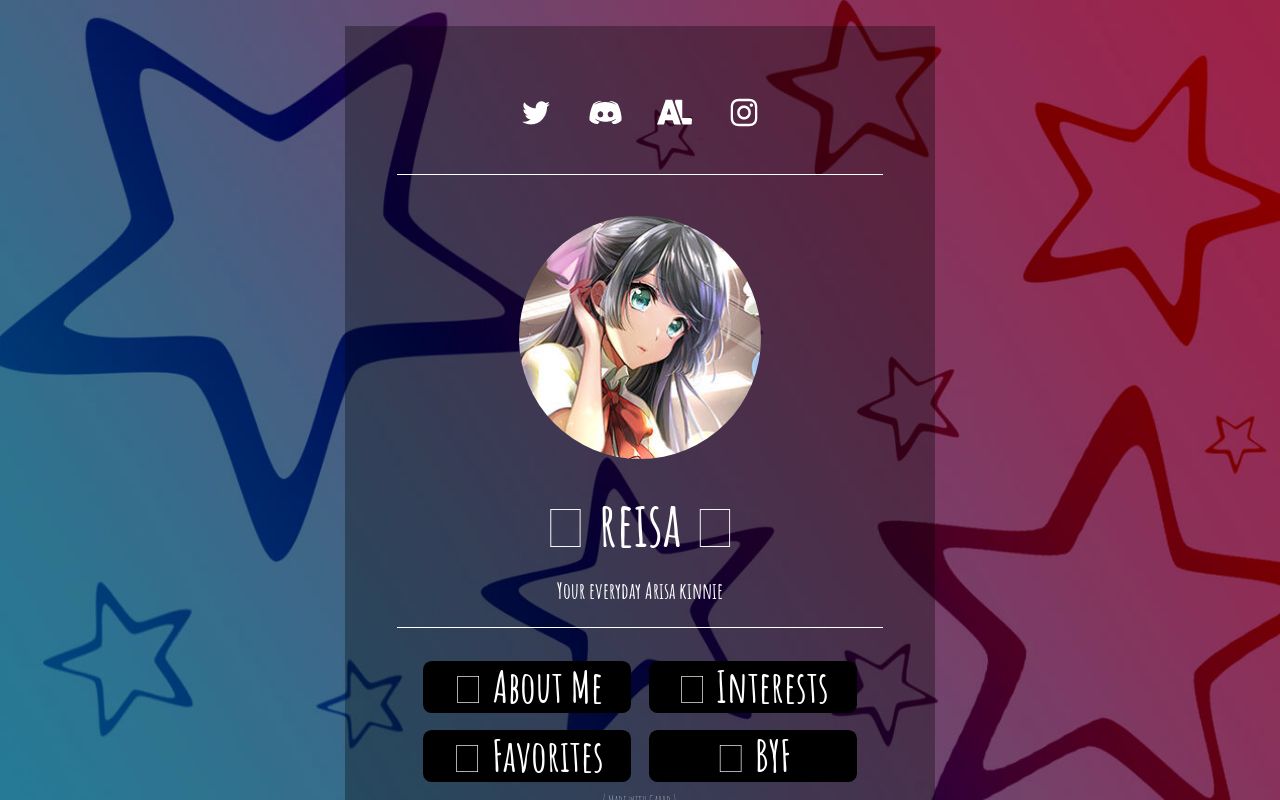Screen dimensions: 1280x800
Task: Click the divider line above the avatar
Action: pyautogui.click(x=639, y=175)
